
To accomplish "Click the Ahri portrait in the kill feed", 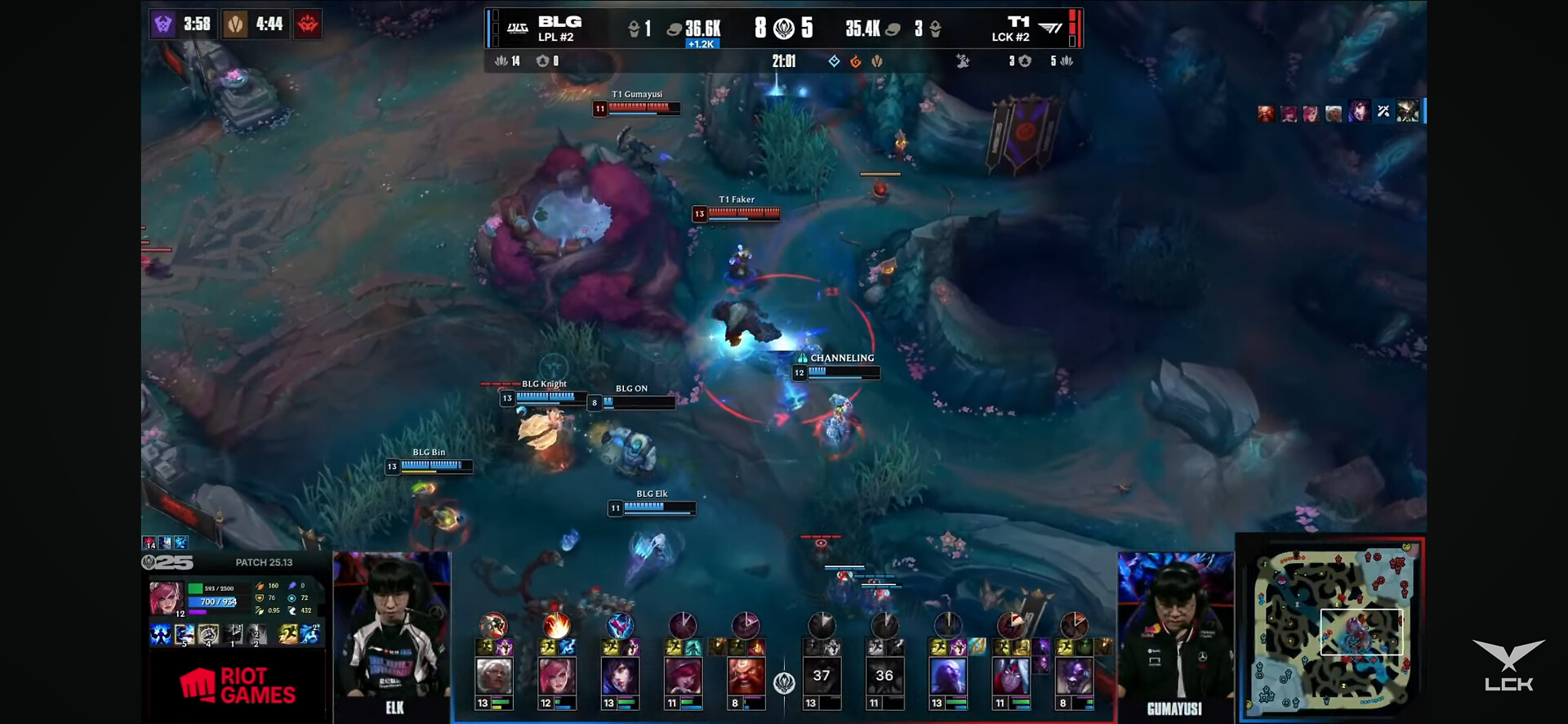I will tap(1358, 112).
